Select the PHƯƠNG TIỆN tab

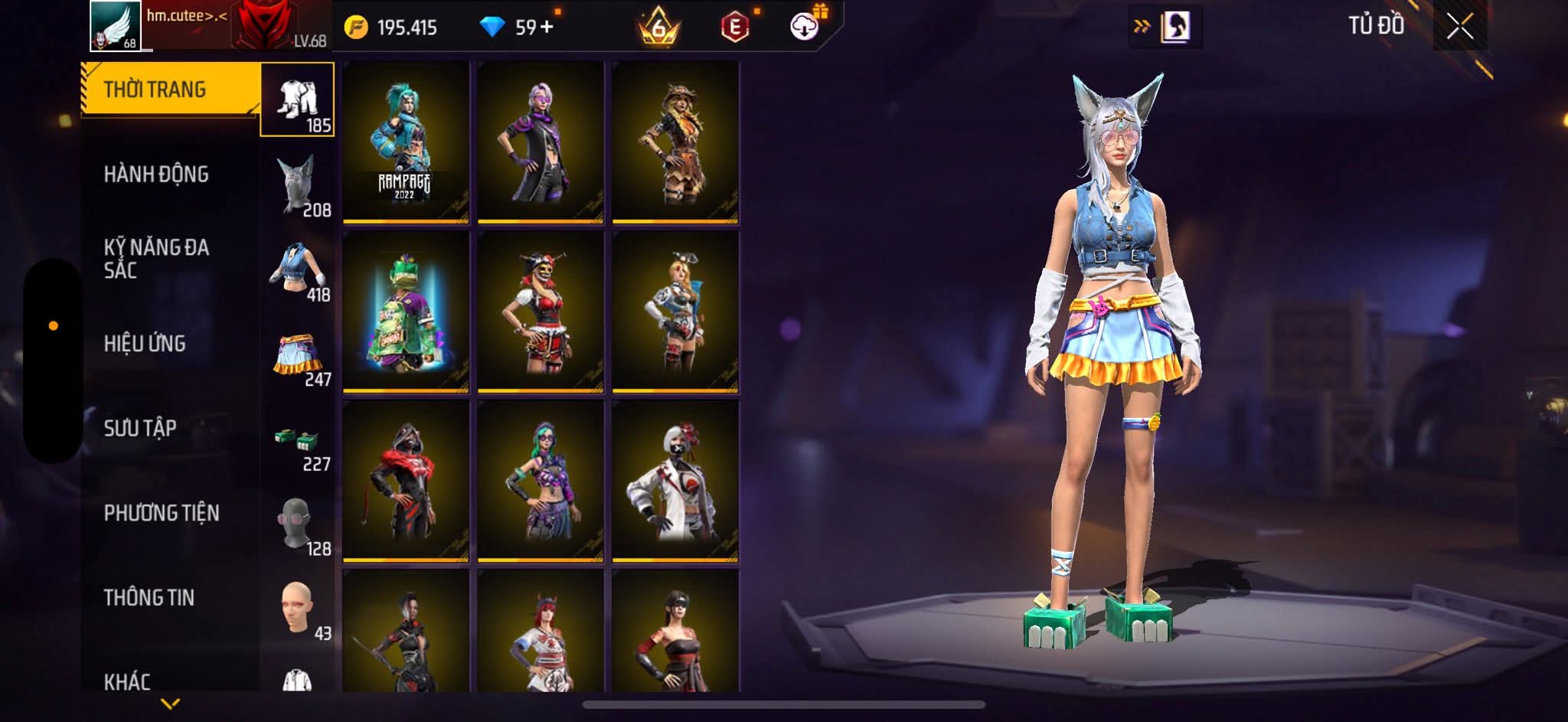pos(162,513)
